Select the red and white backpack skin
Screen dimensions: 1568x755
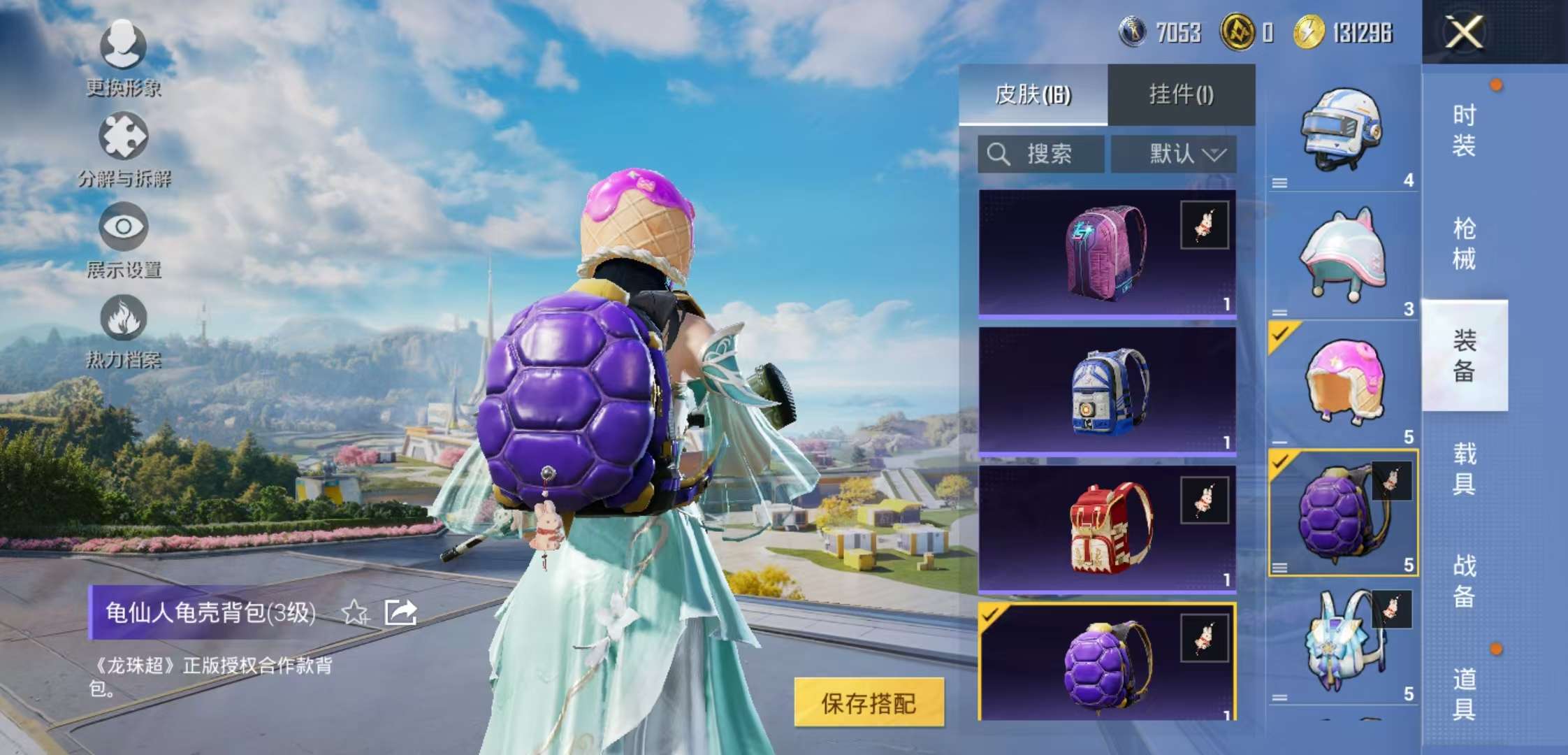click(x=1107, y=529)
